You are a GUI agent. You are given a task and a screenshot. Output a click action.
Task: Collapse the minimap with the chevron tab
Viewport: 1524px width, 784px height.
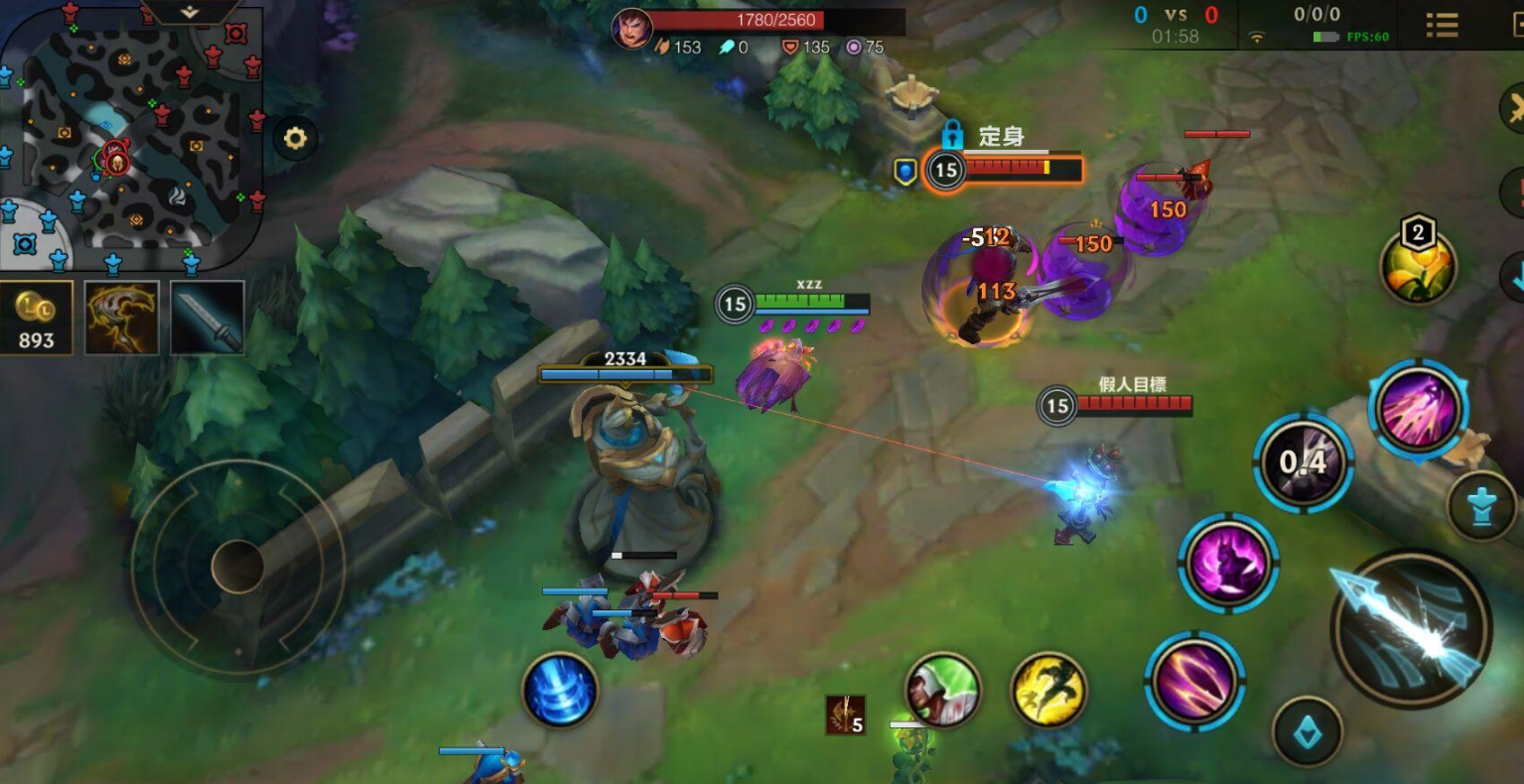click(x=190, y=12)
